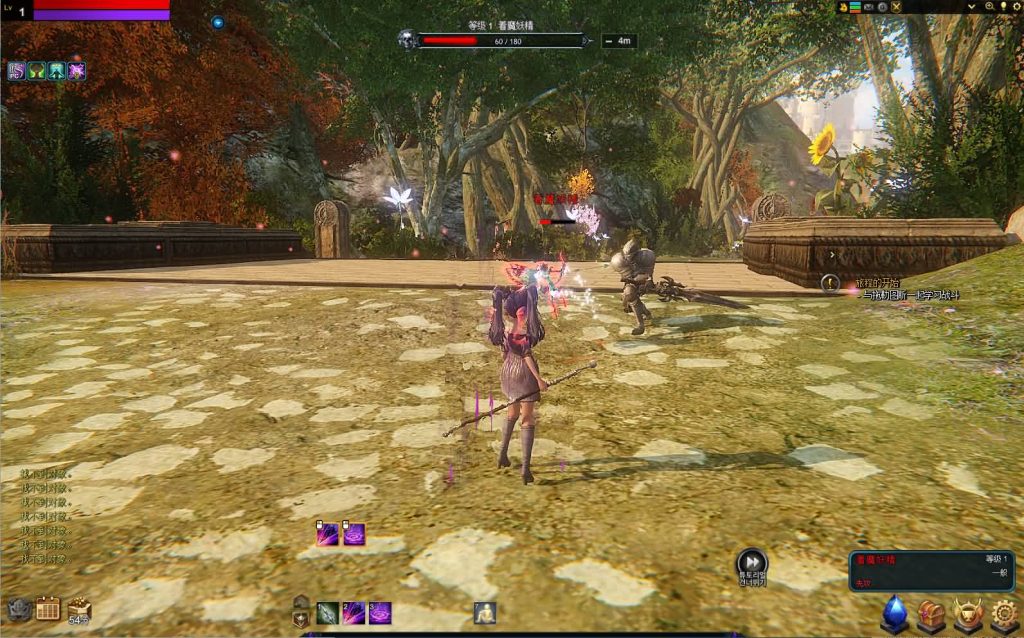Cast the purple magic circle skill in slot 3
1024x638 pixels.
pyautogui.click(x=380, y=613)
